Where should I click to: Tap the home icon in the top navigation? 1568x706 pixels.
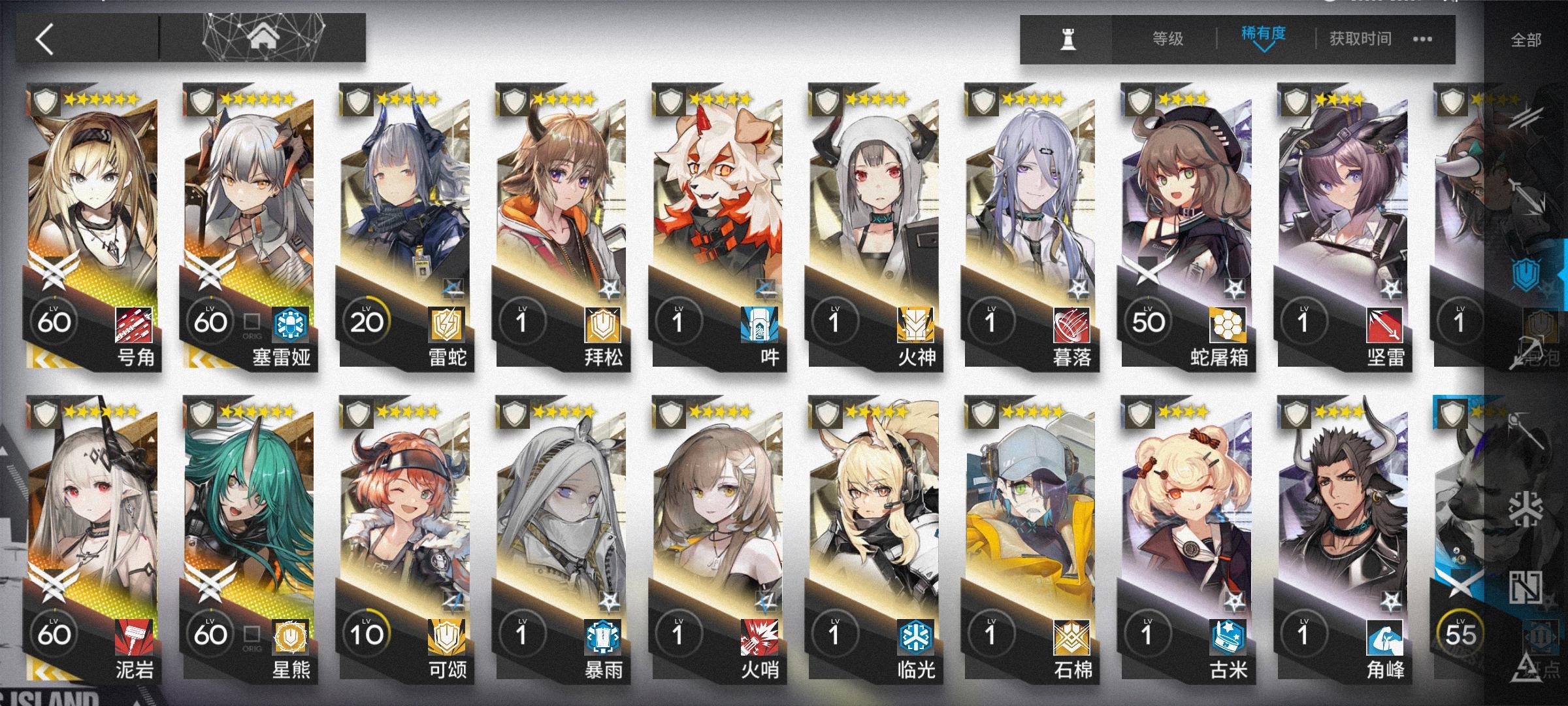tap(264, 37)
